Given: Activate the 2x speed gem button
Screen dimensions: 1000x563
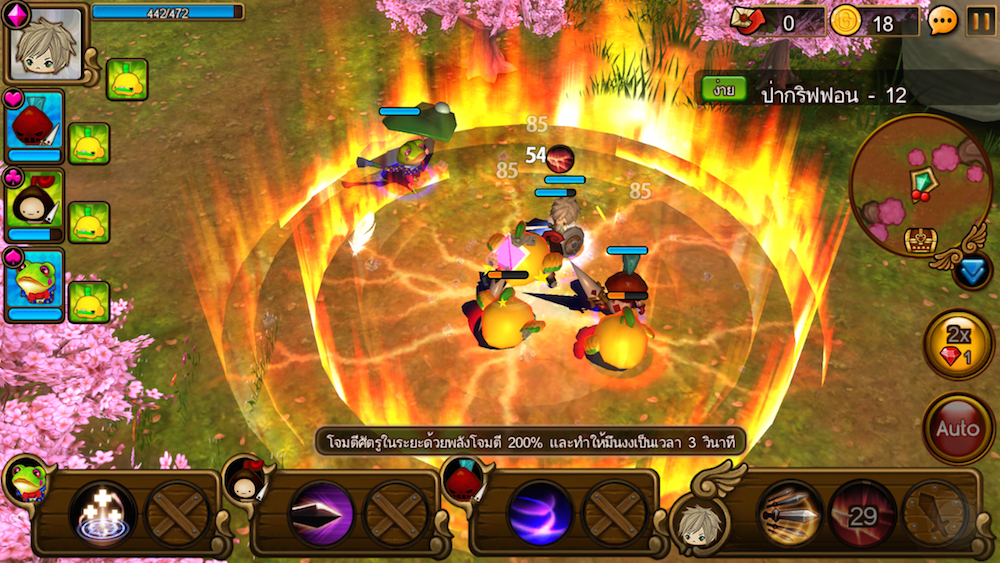Looking at the screenshot, I should click(x=958, y=345).
